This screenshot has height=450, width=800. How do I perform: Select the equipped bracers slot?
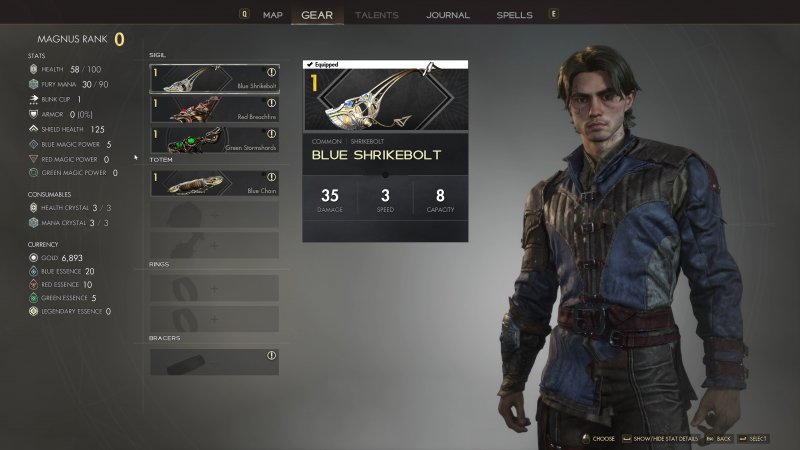[x=214, y=361]
